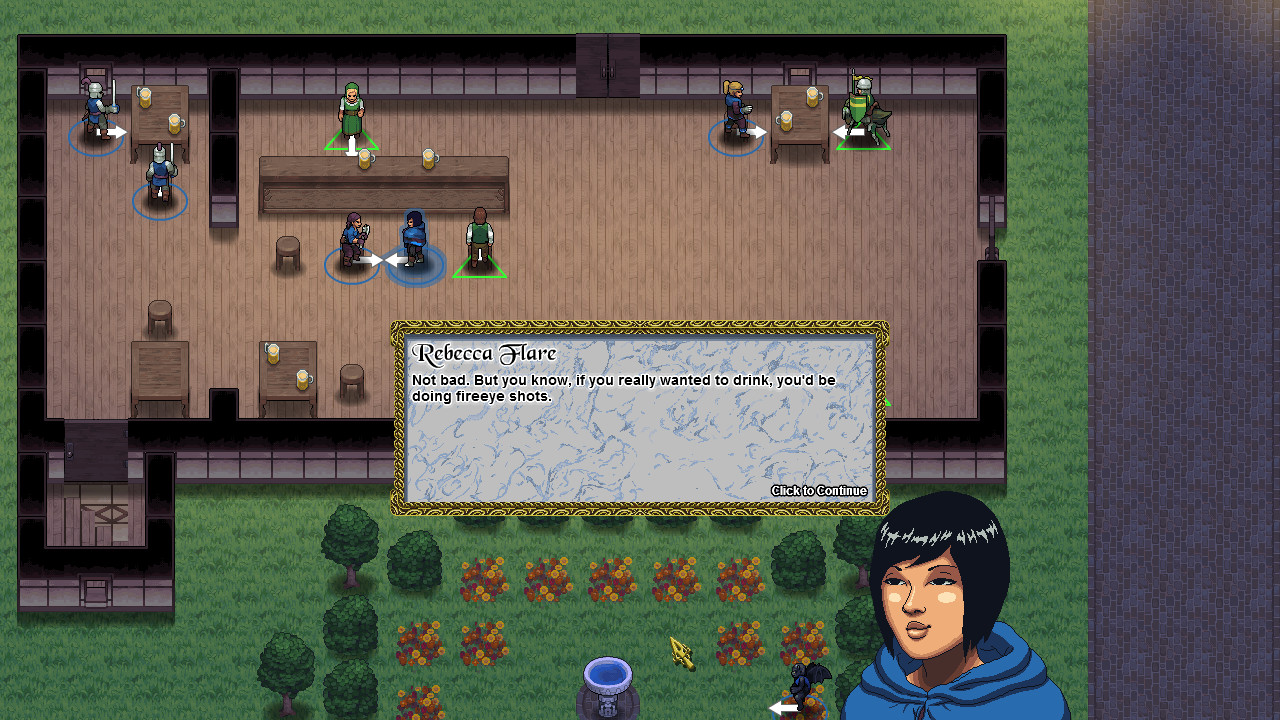This screenshot has width=1280, height=720.
Task: Select the blonde woman at the right table
Action: click(x=735, y=108)
